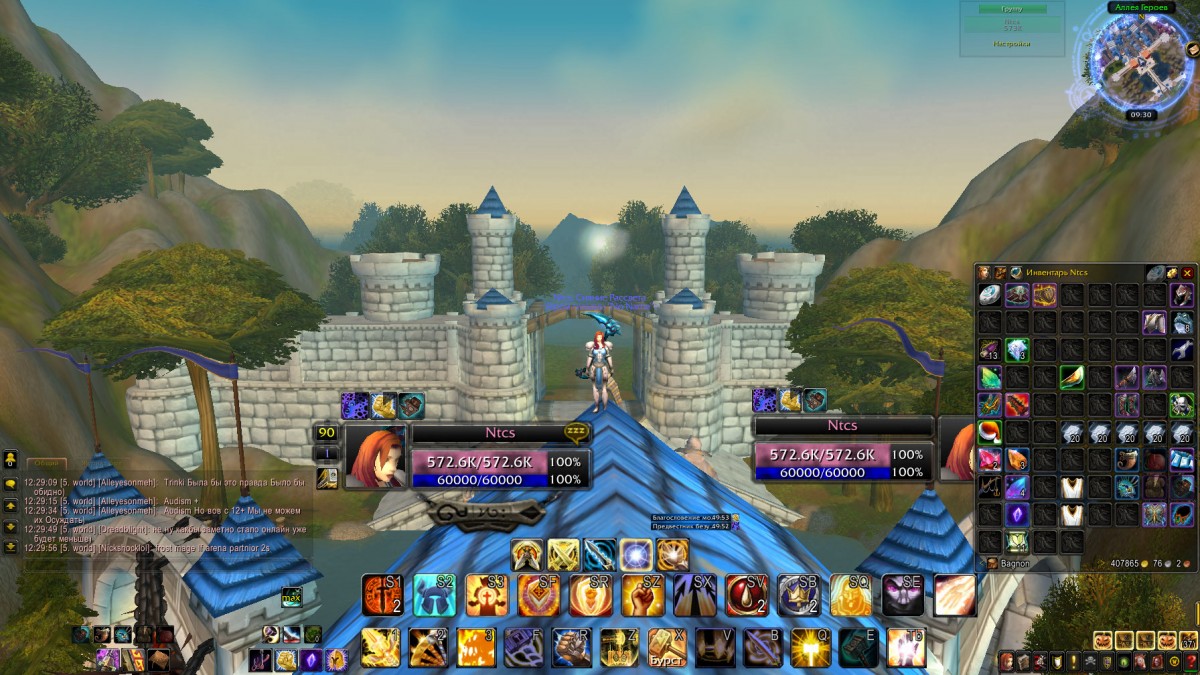
Task: Use the hammer ability labeled Бурст
Action: click(x=668, y=647)
